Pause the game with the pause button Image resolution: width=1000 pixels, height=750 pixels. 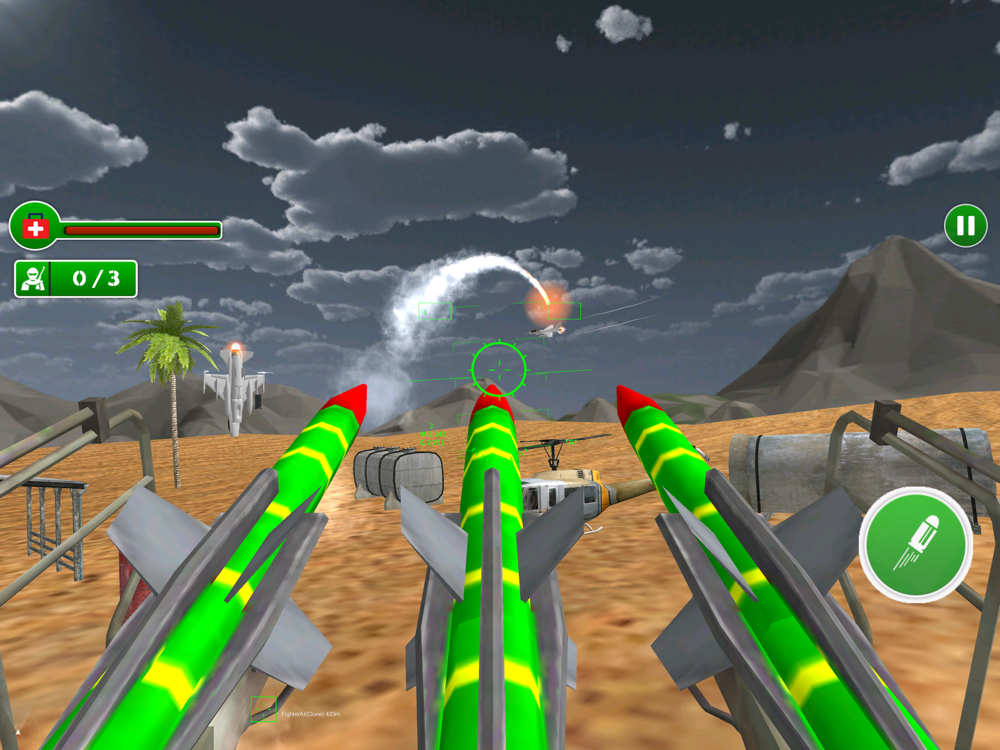click(965, 226)
